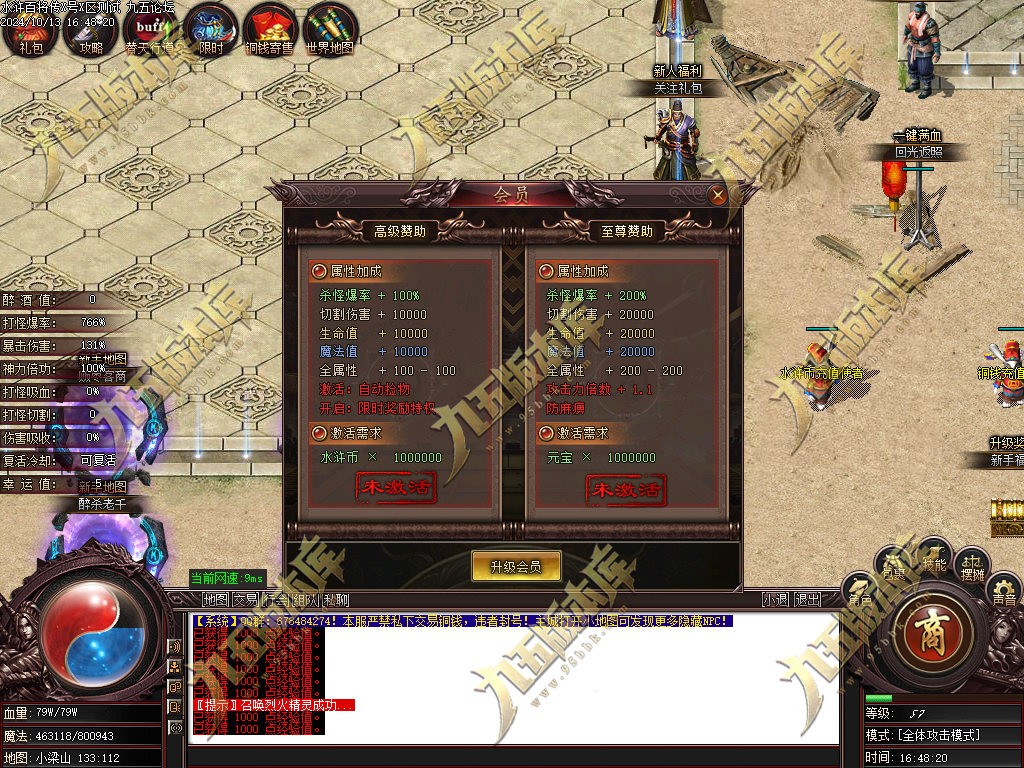This screenshot has height=768, width=1024.
Task: Open the 替天行道 buff icon
Action: tap(150, 30)
